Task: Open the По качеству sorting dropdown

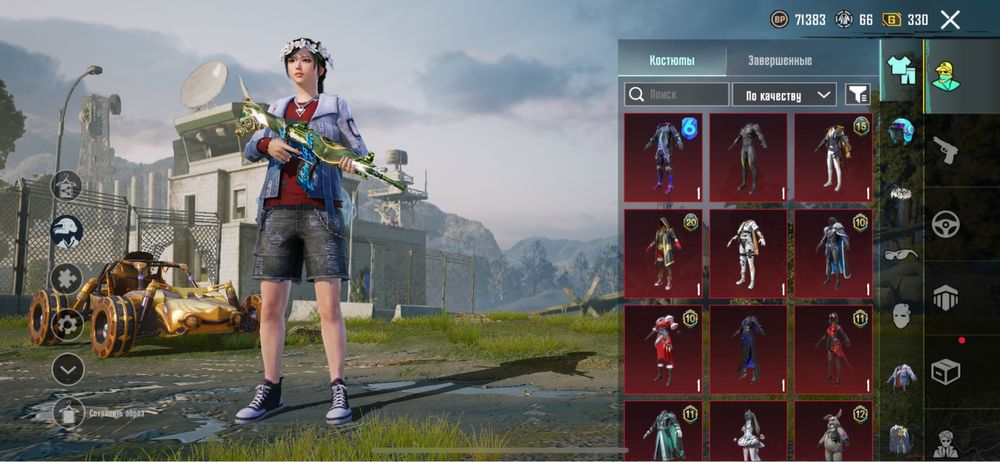Action: click(x=784, y=94)
